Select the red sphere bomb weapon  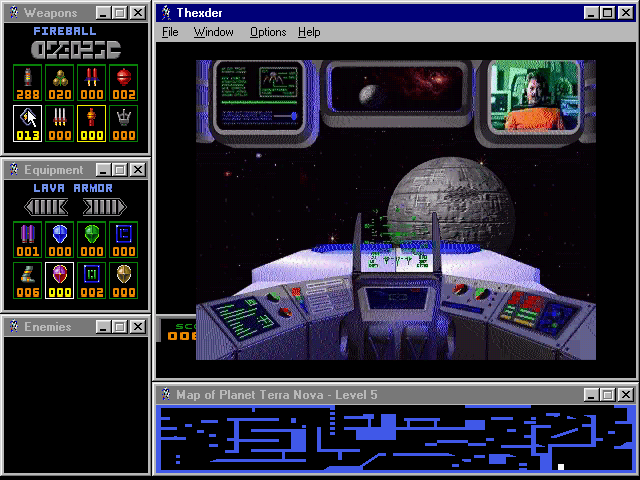pos(122,83)
